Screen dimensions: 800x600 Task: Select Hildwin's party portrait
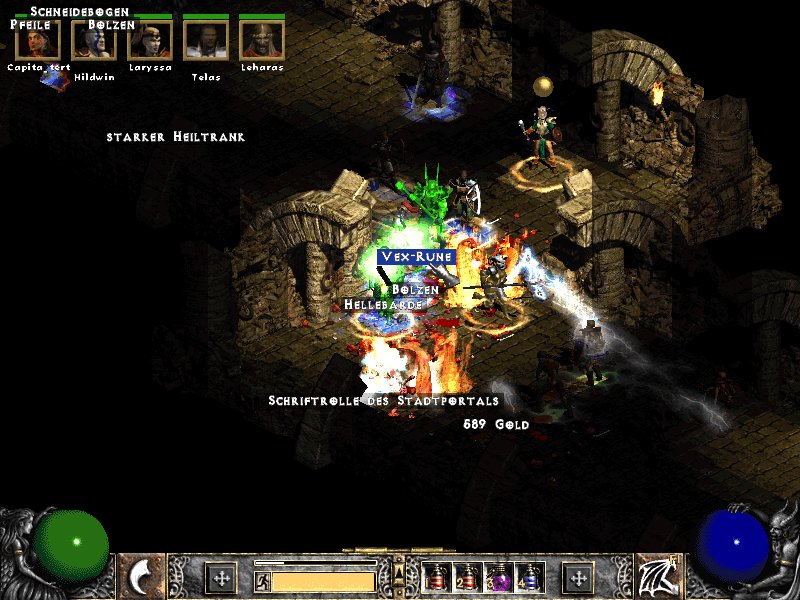(94, 40)
